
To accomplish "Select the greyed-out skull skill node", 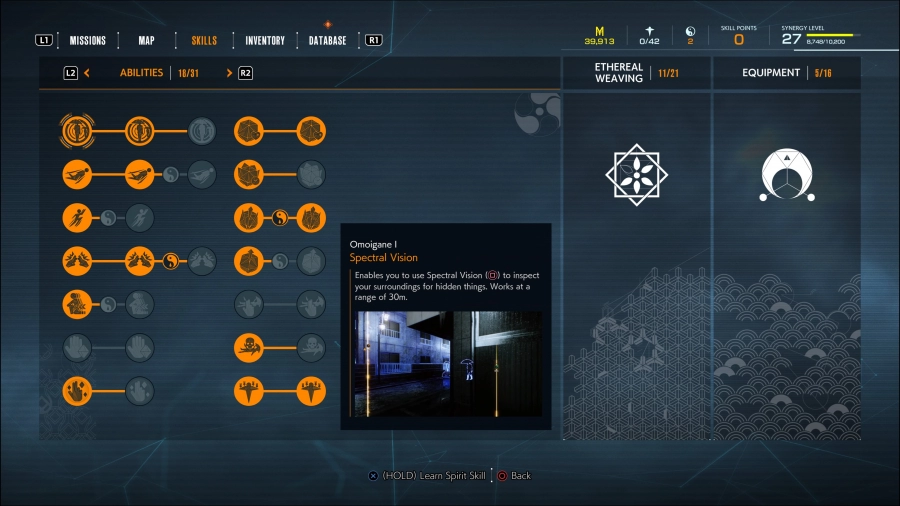I will point(311,347).
